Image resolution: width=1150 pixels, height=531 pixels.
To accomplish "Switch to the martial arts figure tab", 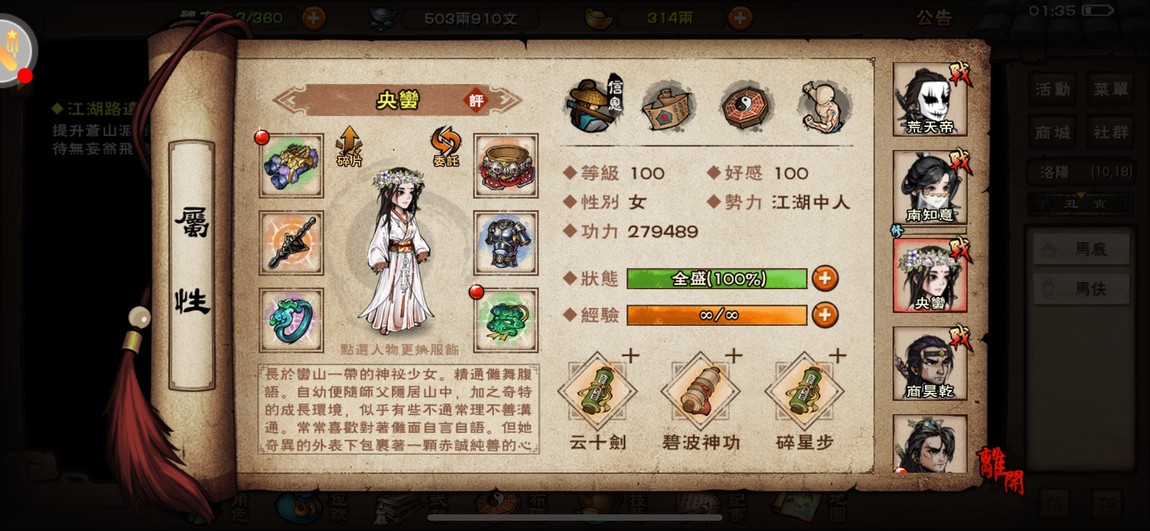I will click(x=823, y=105).
